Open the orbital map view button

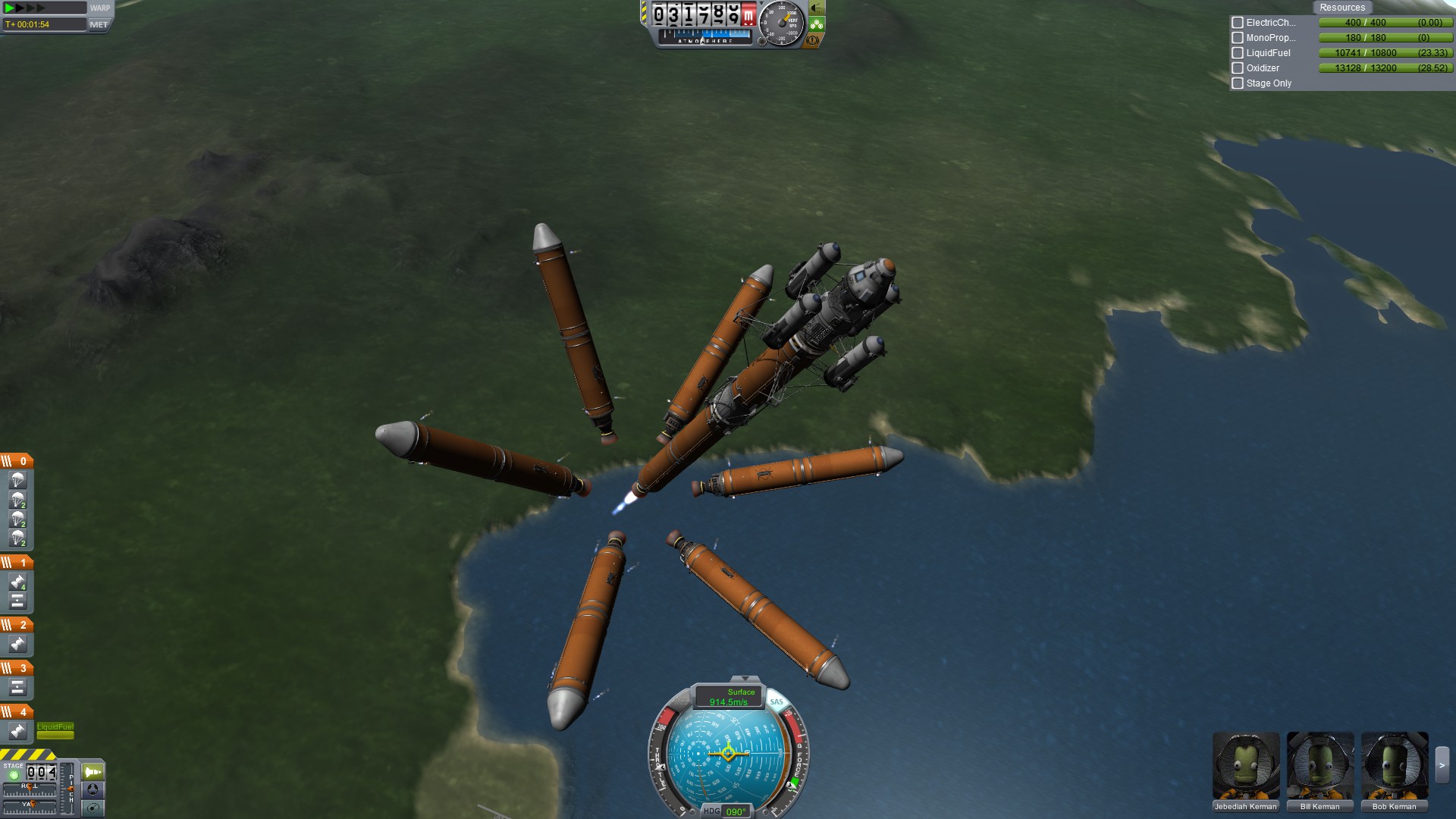point(93,808)
